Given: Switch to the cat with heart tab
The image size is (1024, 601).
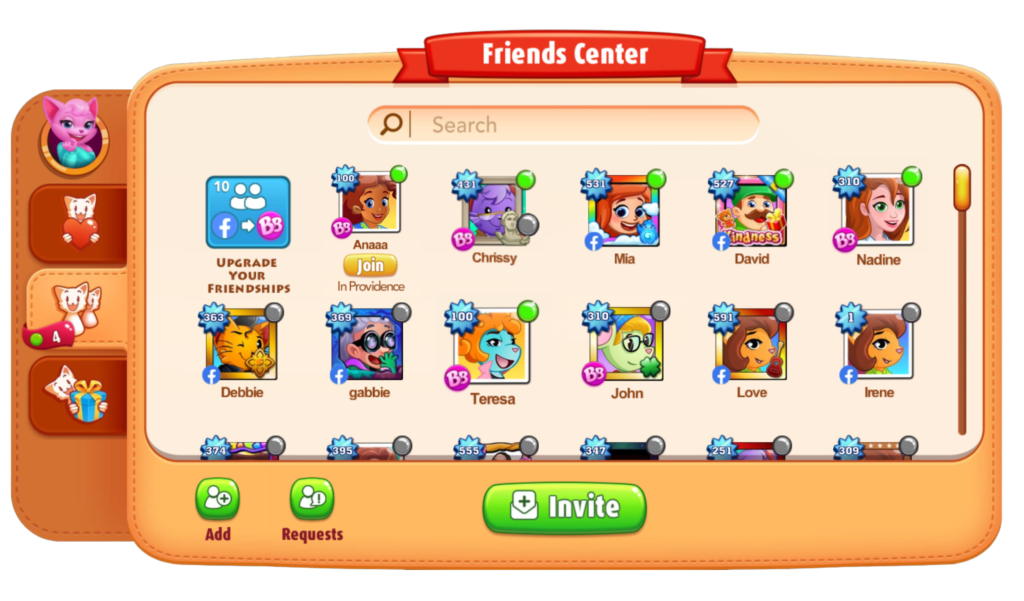Looking at the screenshot, I should (x=80, y=224).
